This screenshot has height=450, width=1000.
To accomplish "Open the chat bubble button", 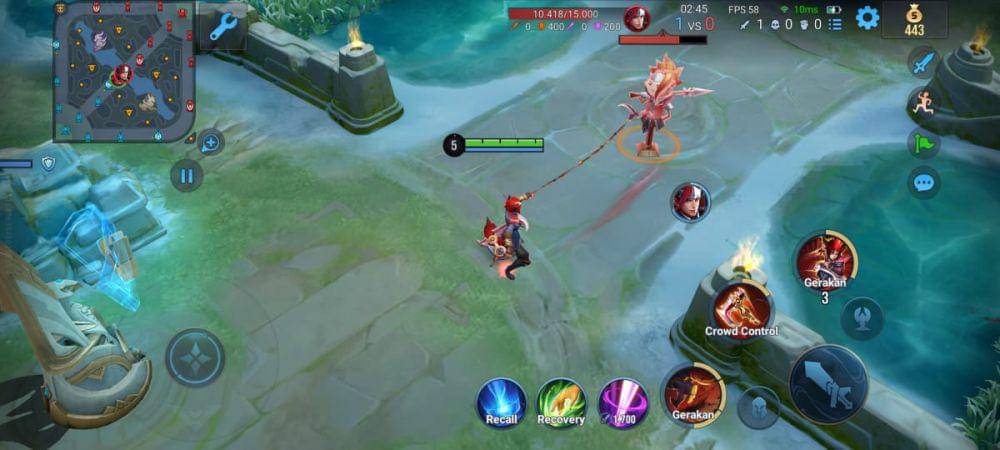I will pos(923,183).
